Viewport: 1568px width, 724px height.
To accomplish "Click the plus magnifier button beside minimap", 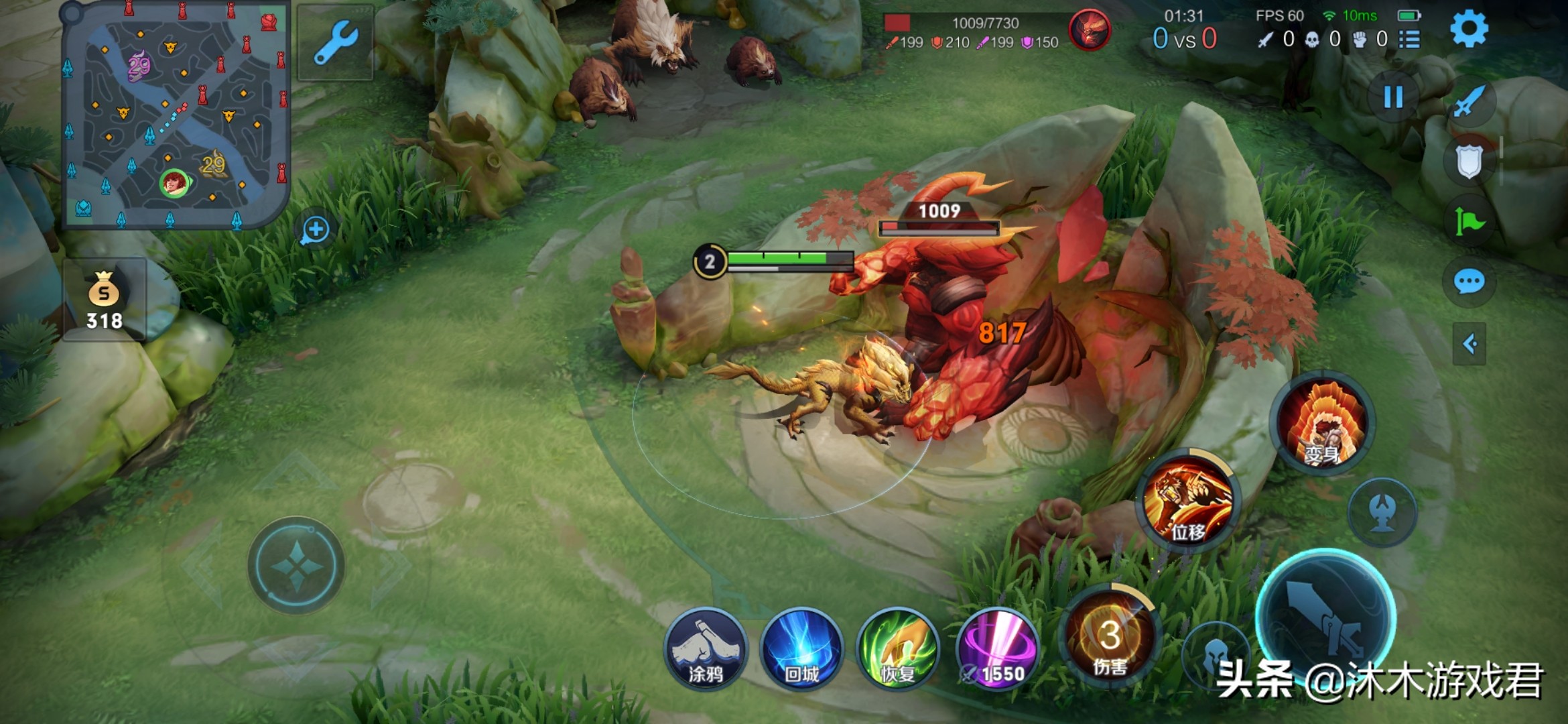I will pos(315,230).
